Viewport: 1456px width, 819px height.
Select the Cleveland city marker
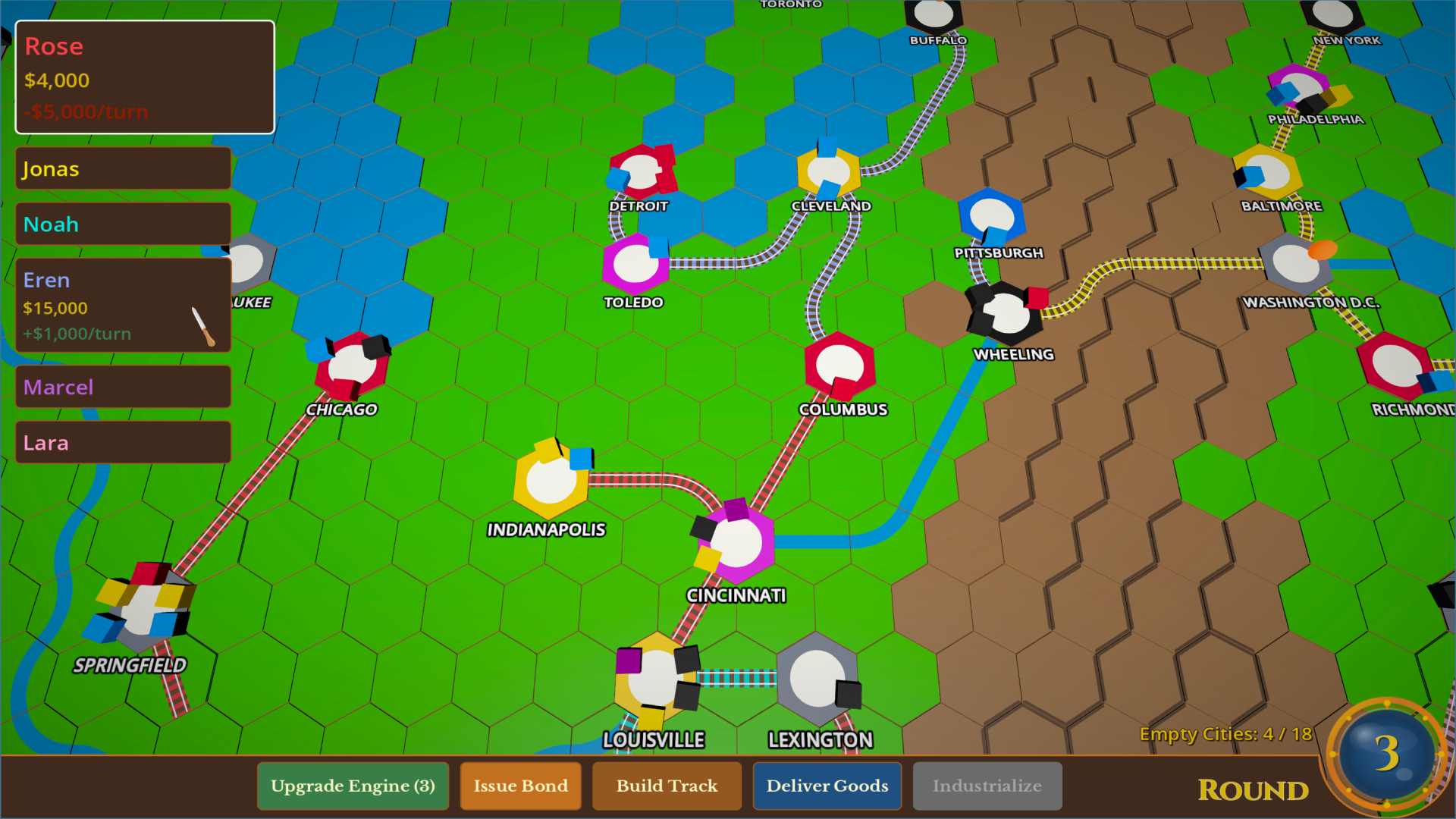tap(830, 169)
